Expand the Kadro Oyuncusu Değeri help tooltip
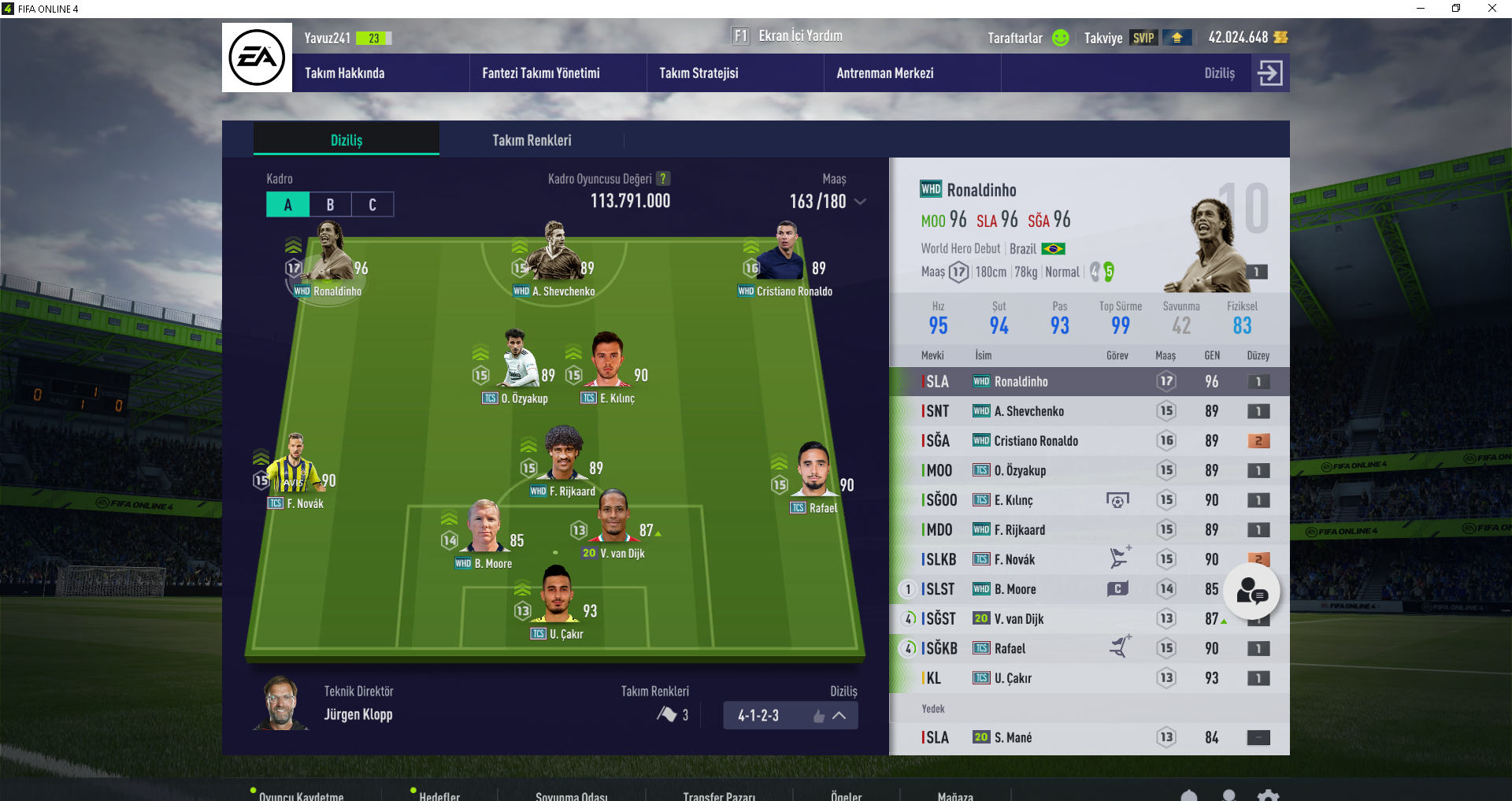Screen dimensions: 1512x801 pos(663,178)
